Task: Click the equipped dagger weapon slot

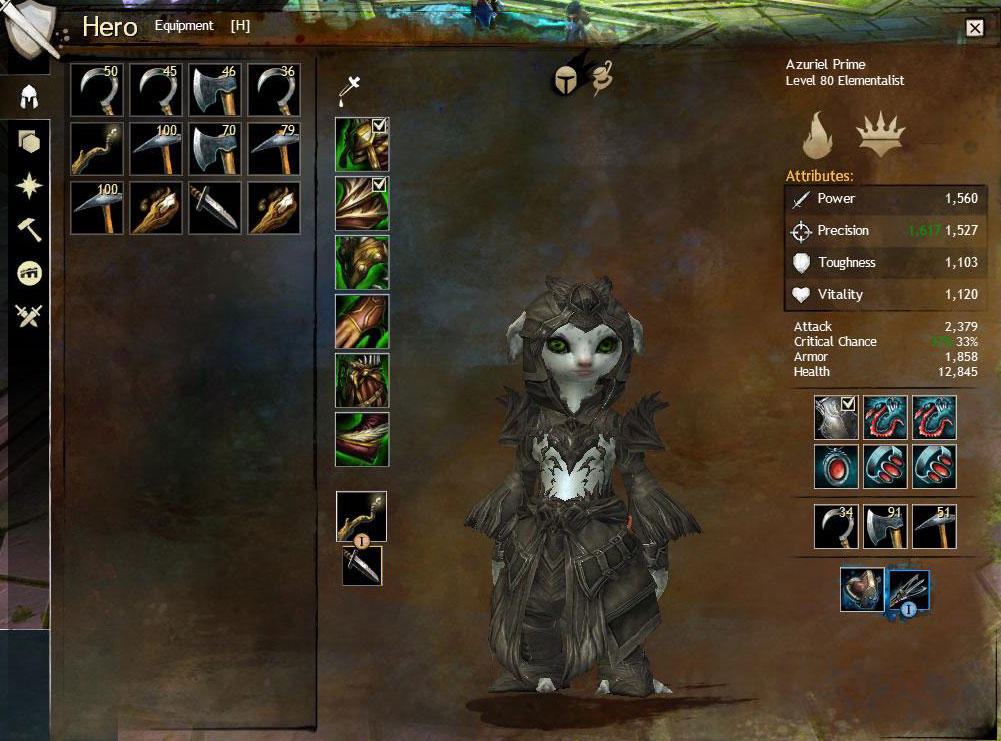Action: 362,566
